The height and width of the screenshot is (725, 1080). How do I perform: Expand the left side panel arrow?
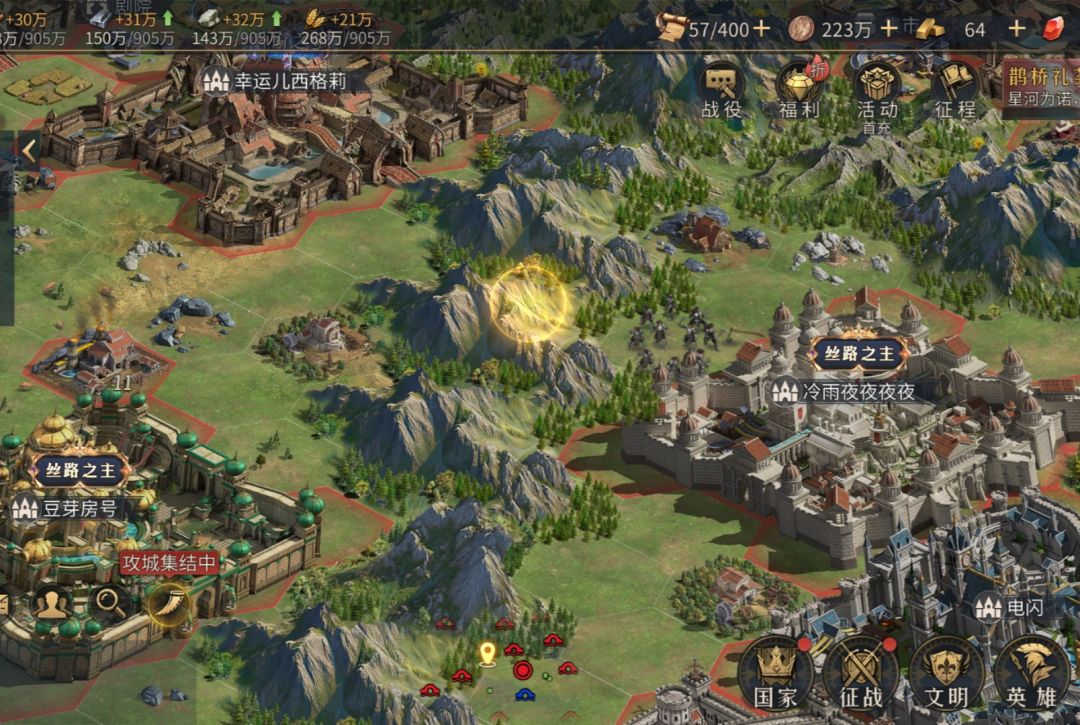(x=29, y=152)
